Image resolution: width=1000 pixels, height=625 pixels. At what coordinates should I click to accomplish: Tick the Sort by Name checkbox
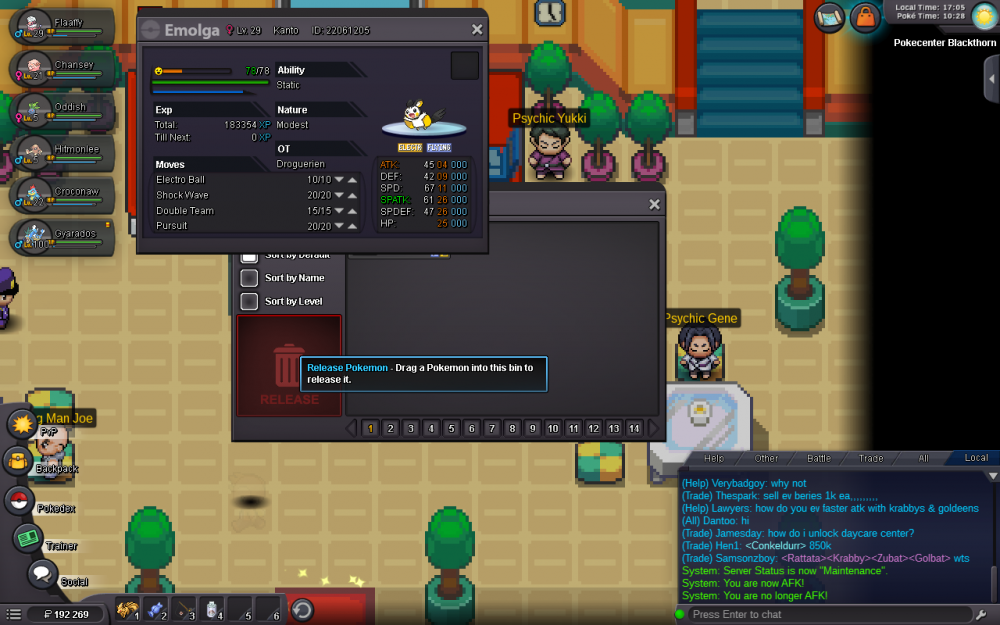point(250,278)
